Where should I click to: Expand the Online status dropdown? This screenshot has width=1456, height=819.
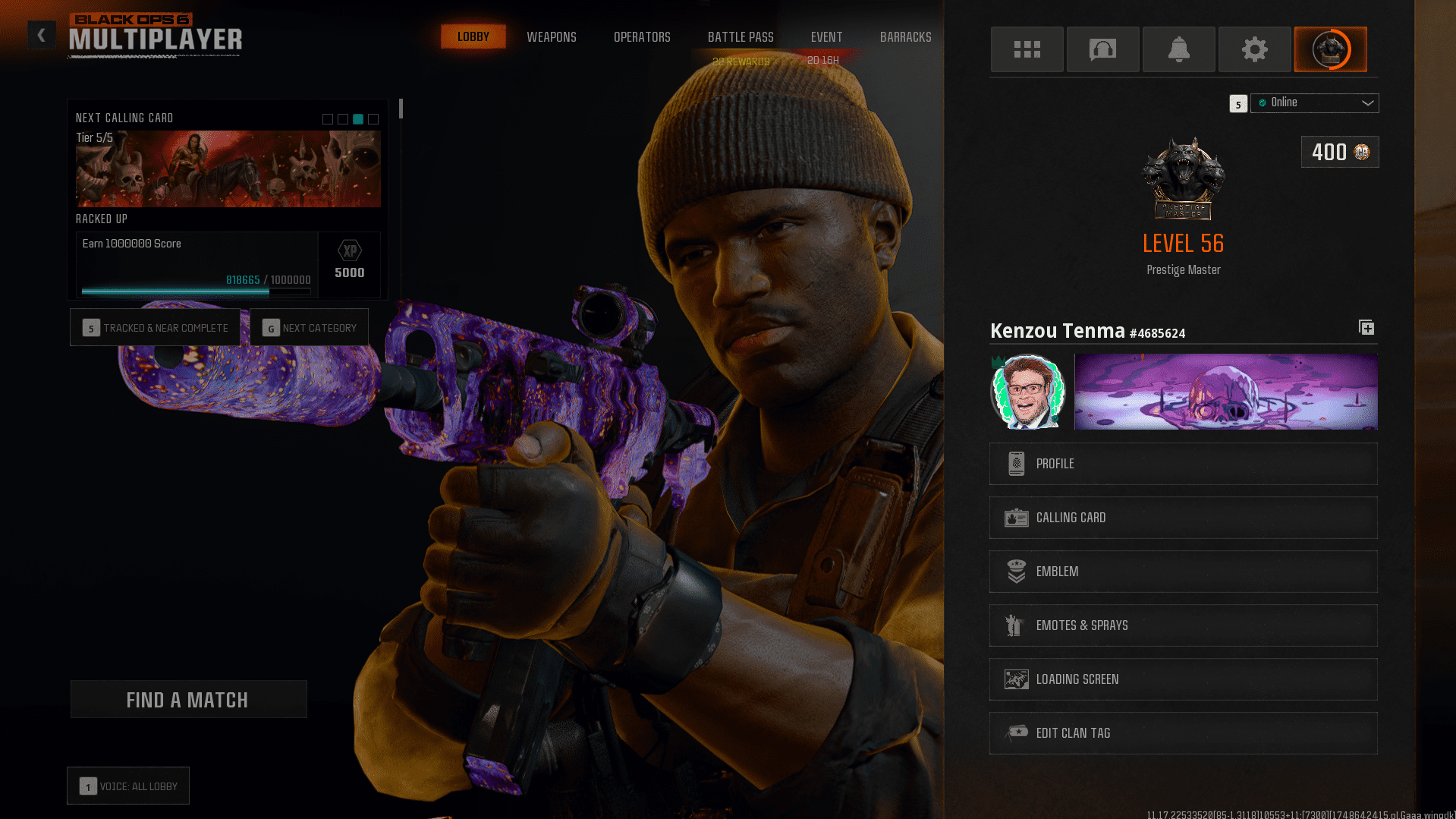tap(1315, 102)
